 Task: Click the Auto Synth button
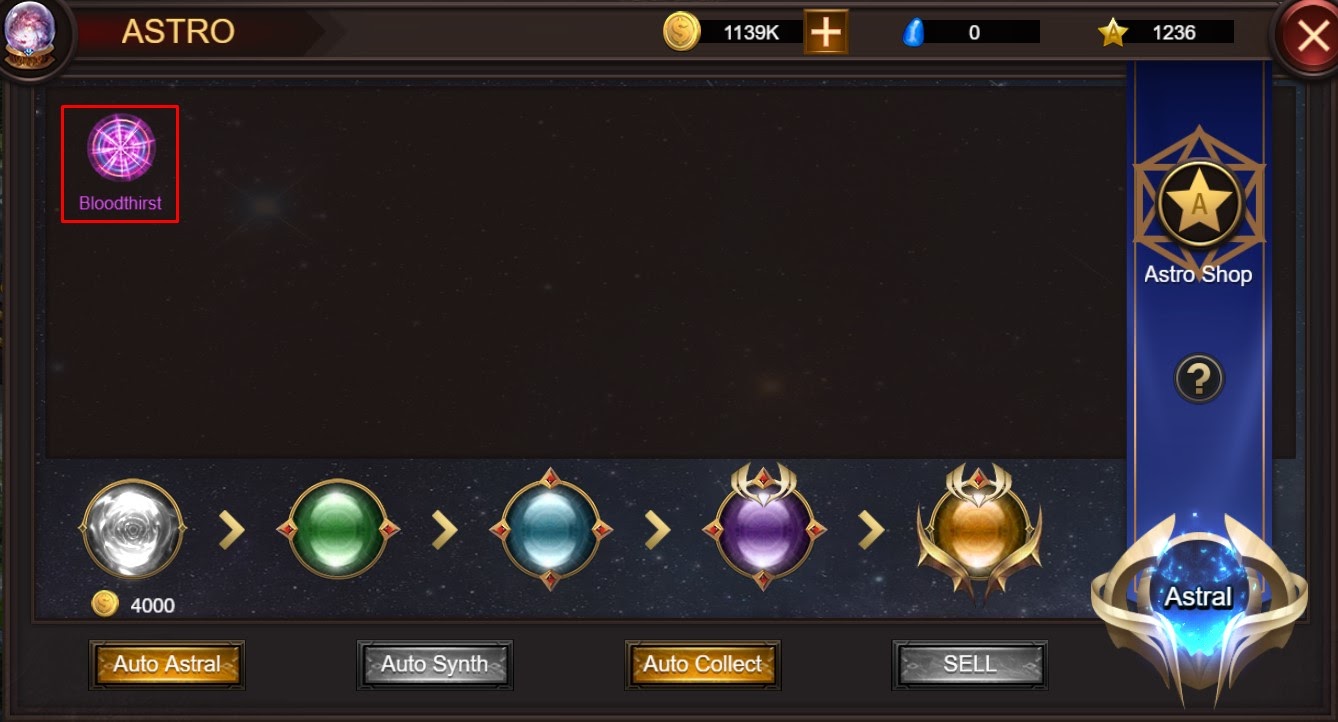[434, 664]
